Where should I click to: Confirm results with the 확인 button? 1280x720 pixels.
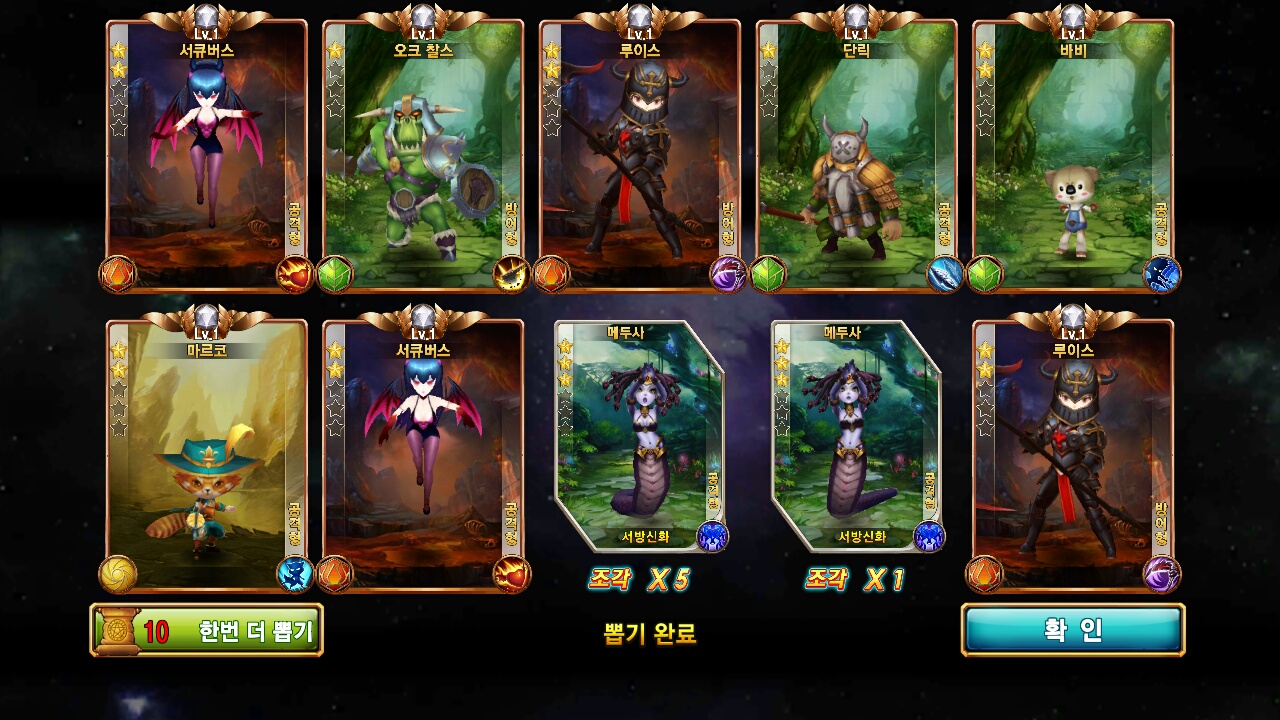coord(1073,630)
